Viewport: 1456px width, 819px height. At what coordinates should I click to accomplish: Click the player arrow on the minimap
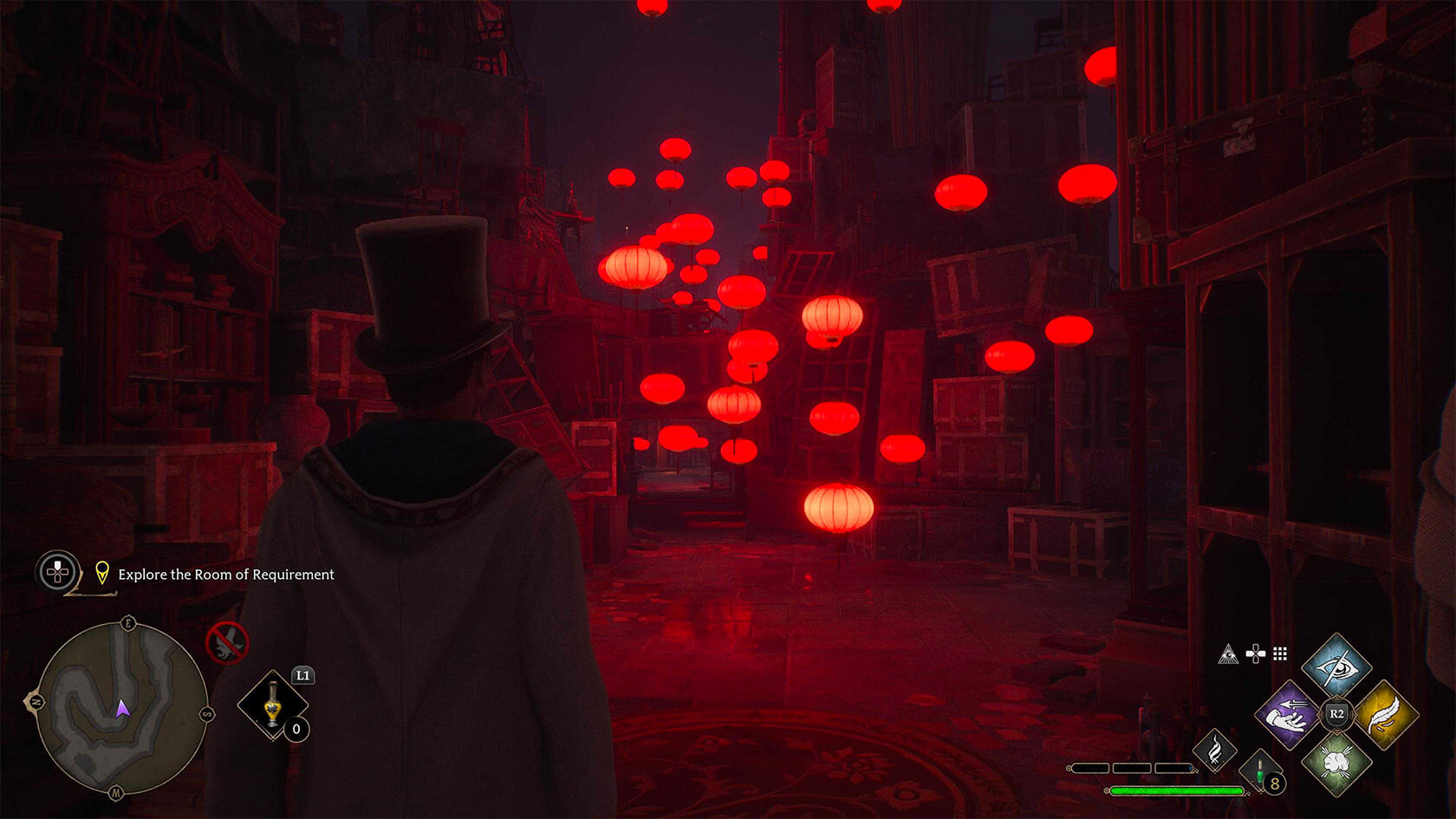click(x=123, y=710)
